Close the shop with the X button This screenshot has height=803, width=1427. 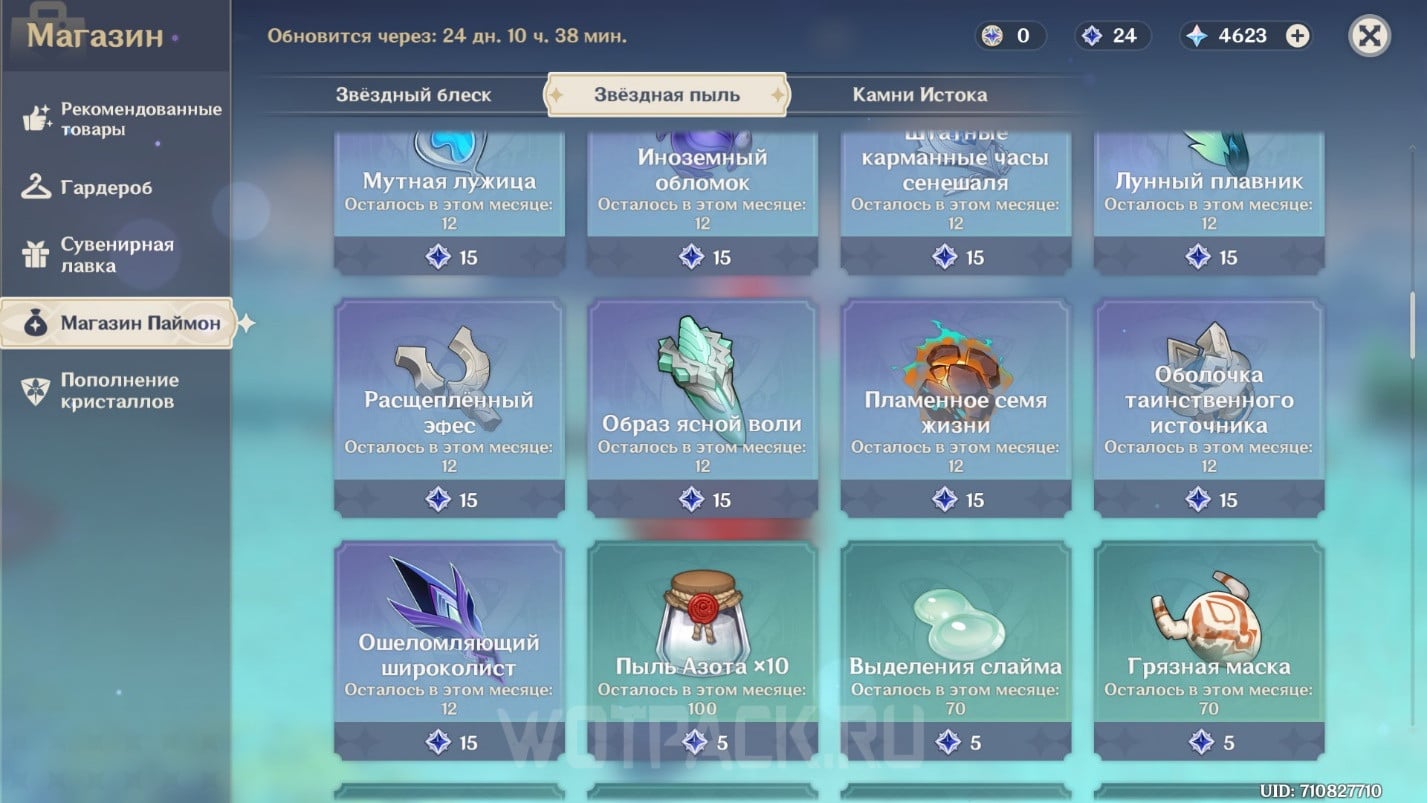click(1369, 36)
